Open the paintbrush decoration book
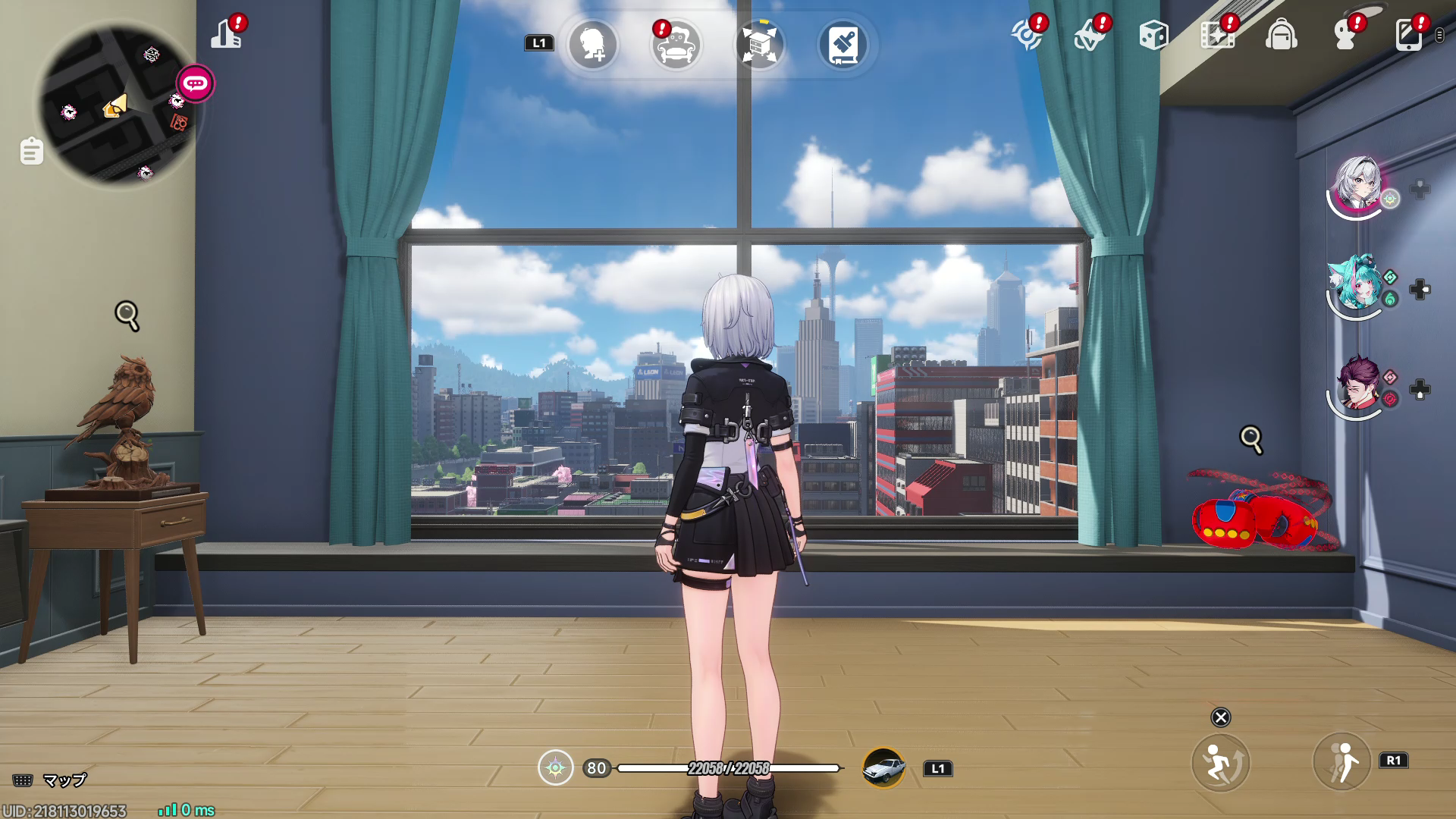 click(x=843, y=45)
